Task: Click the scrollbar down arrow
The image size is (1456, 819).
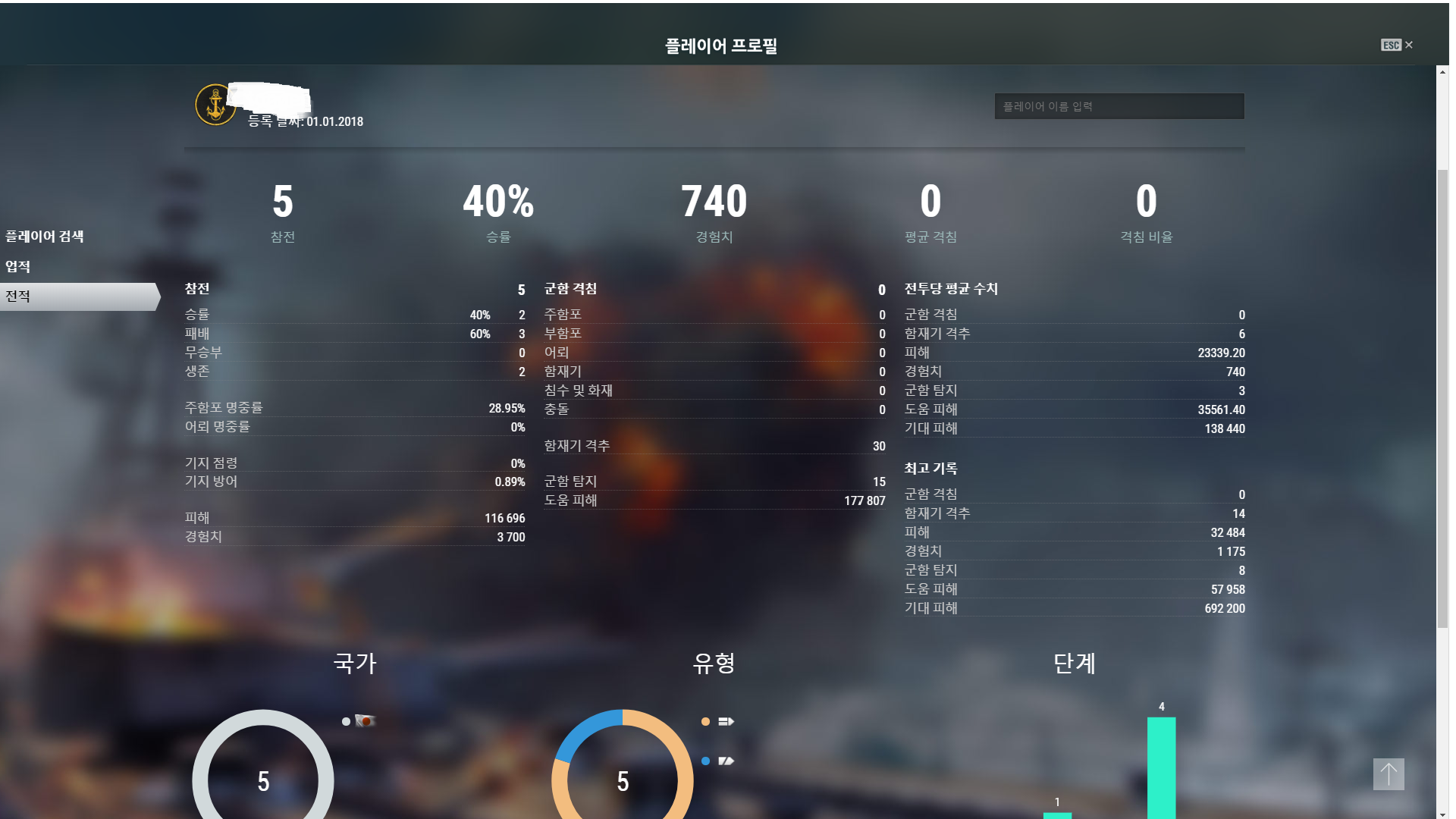Action: (x=1442, y=814)
